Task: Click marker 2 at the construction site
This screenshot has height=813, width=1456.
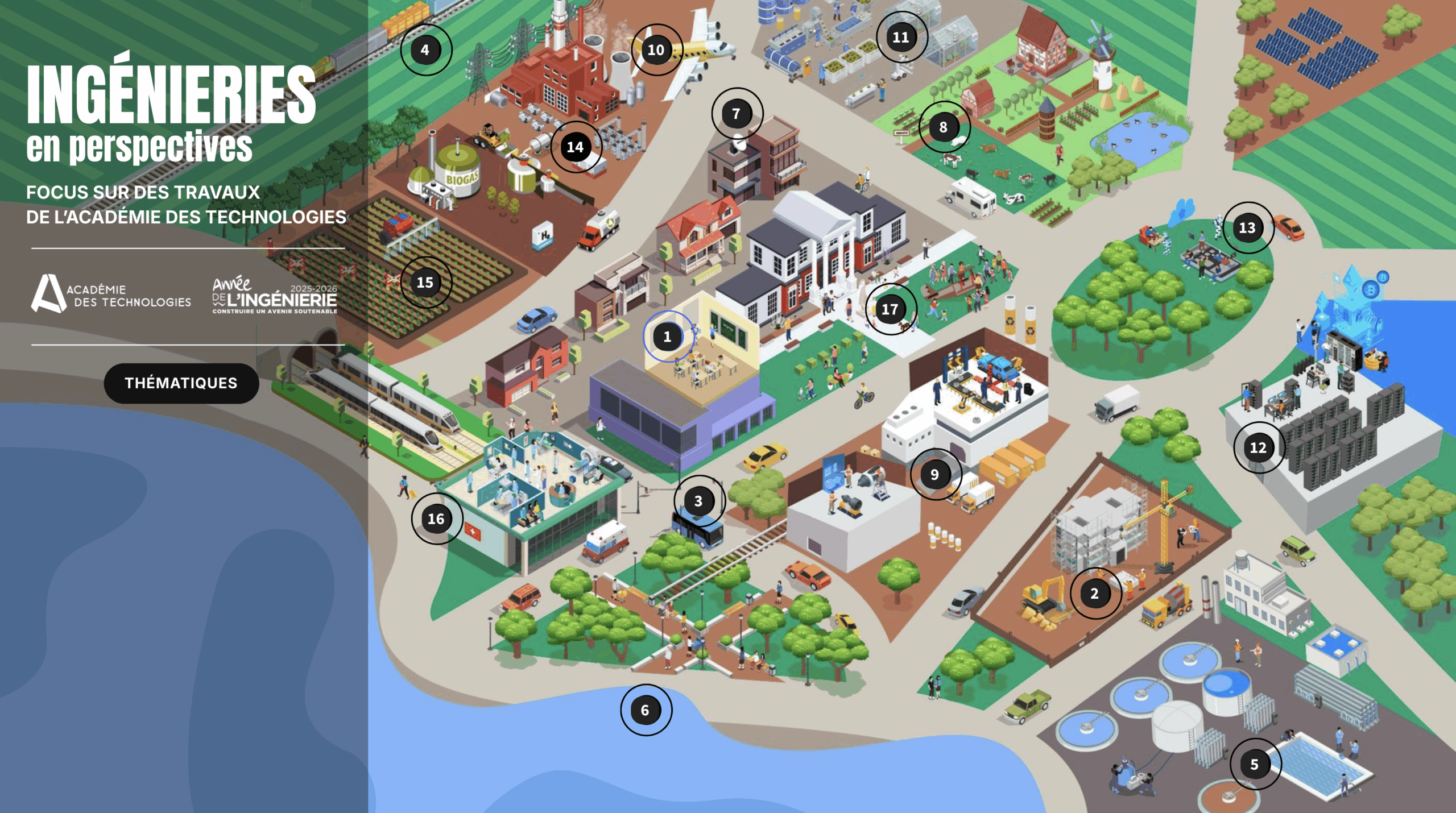Action: 1094,594
